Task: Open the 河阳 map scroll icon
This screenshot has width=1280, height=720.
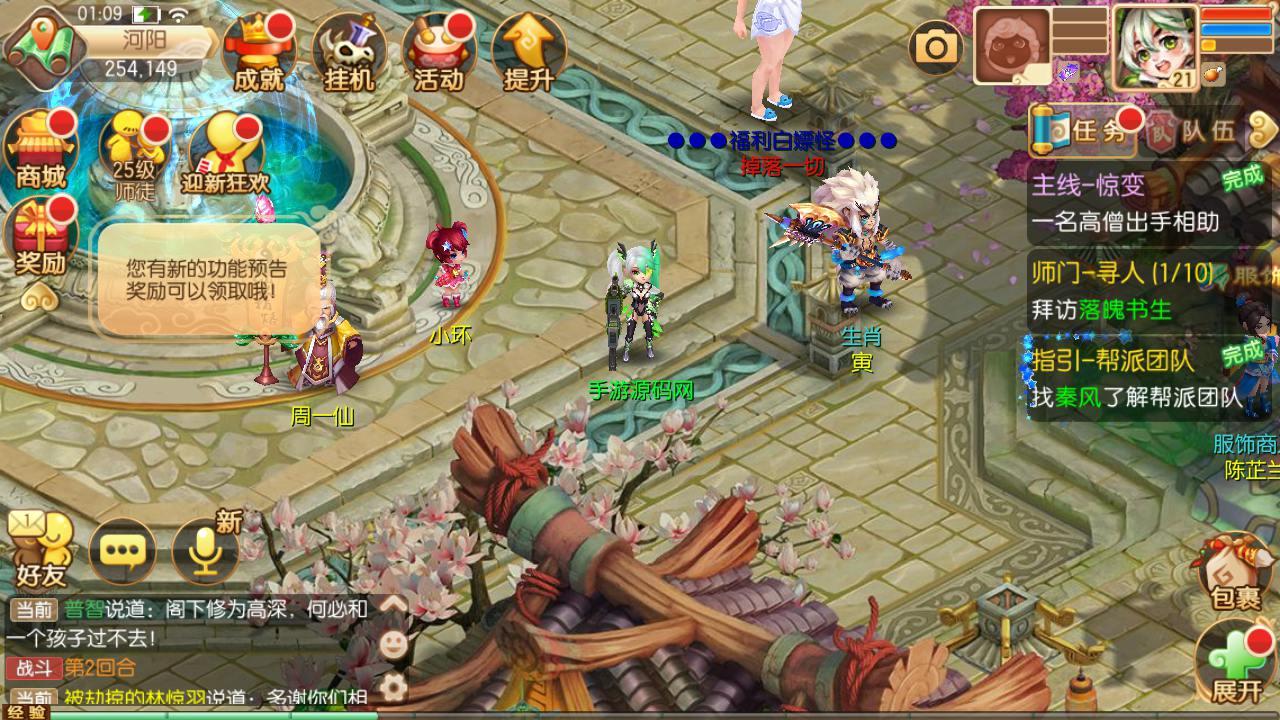Action: tap(40, 42)
